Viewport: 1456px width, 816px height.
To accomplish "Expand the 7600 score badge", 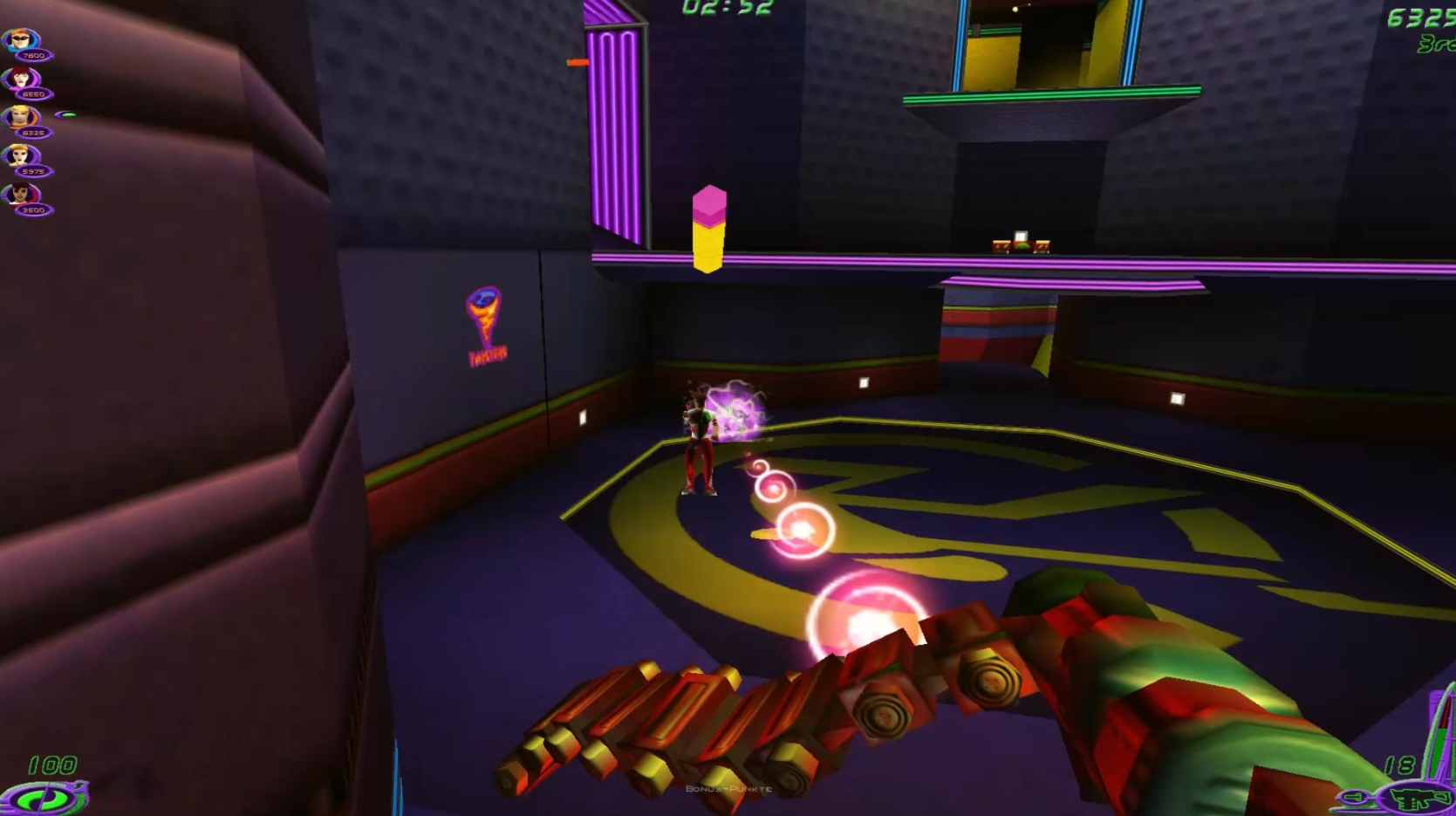I will tap(34, 55).
